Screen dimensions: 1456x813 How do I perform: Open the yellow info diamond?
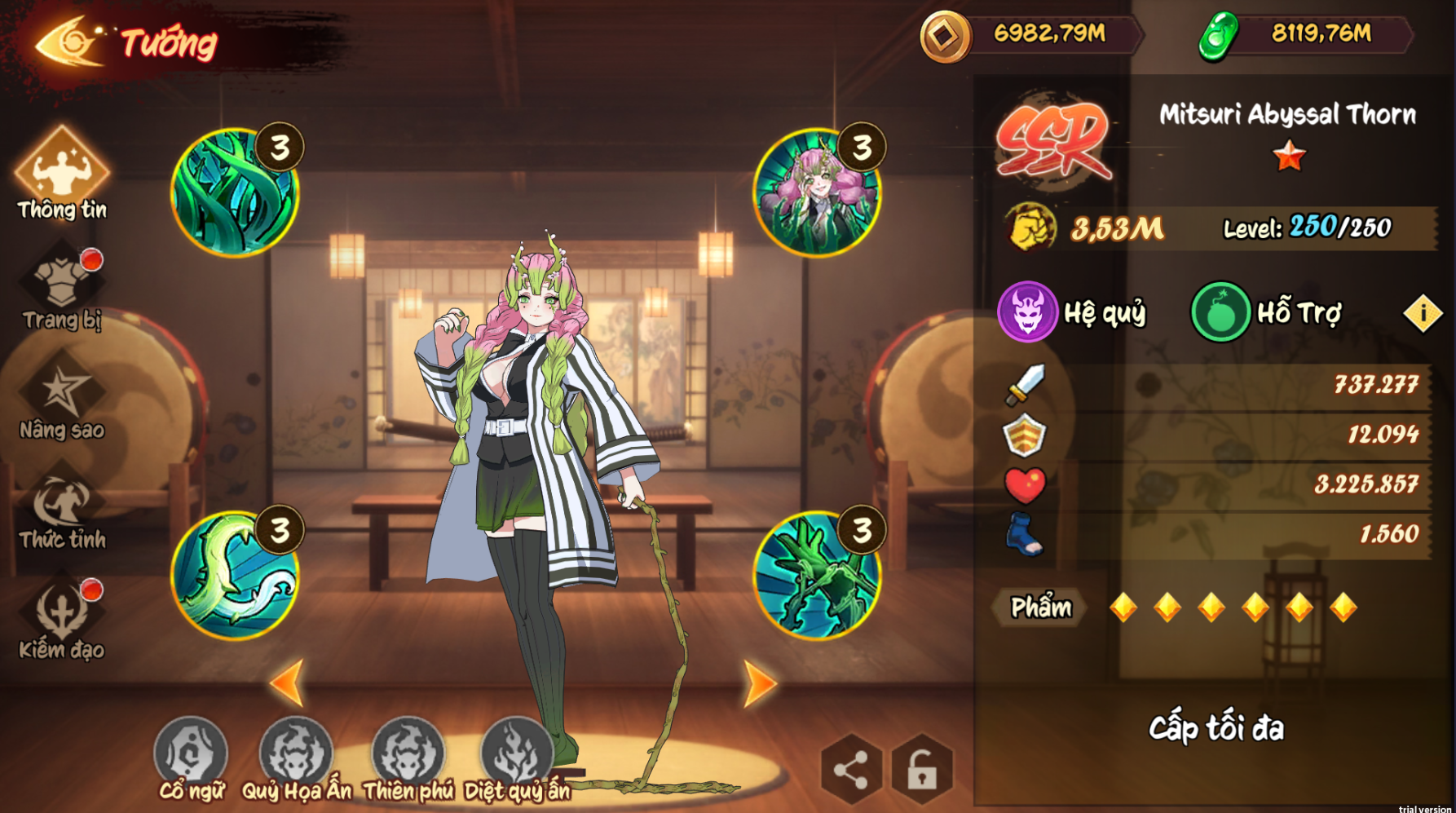point(1423,313)
